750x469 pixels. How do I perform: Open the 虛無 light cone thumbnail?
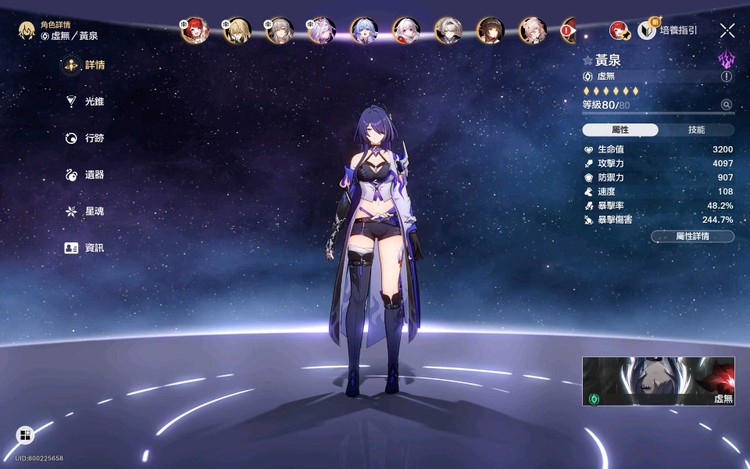coord(658,381)
